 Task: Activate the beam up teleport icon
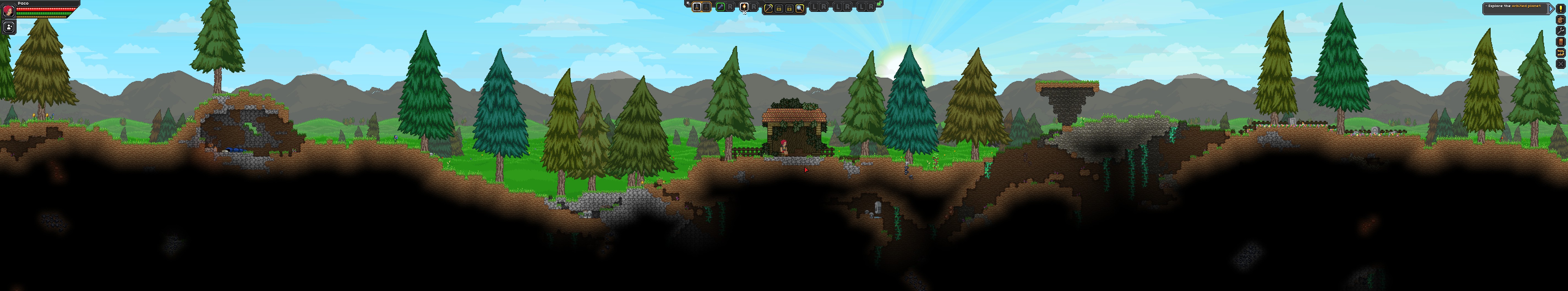[1560, 53]
